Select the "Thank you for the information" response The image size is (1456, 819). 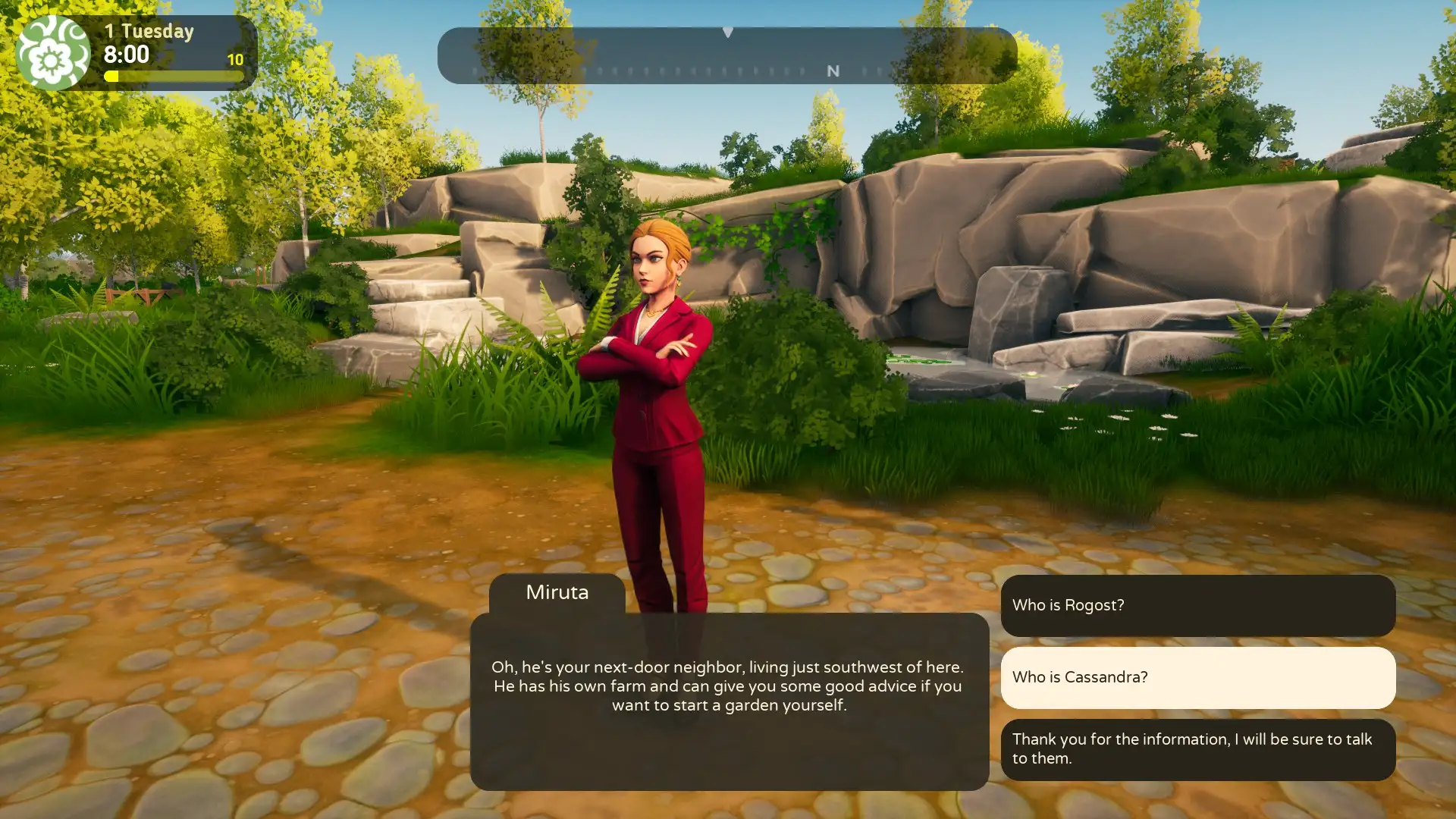(x=1197, y=749)
